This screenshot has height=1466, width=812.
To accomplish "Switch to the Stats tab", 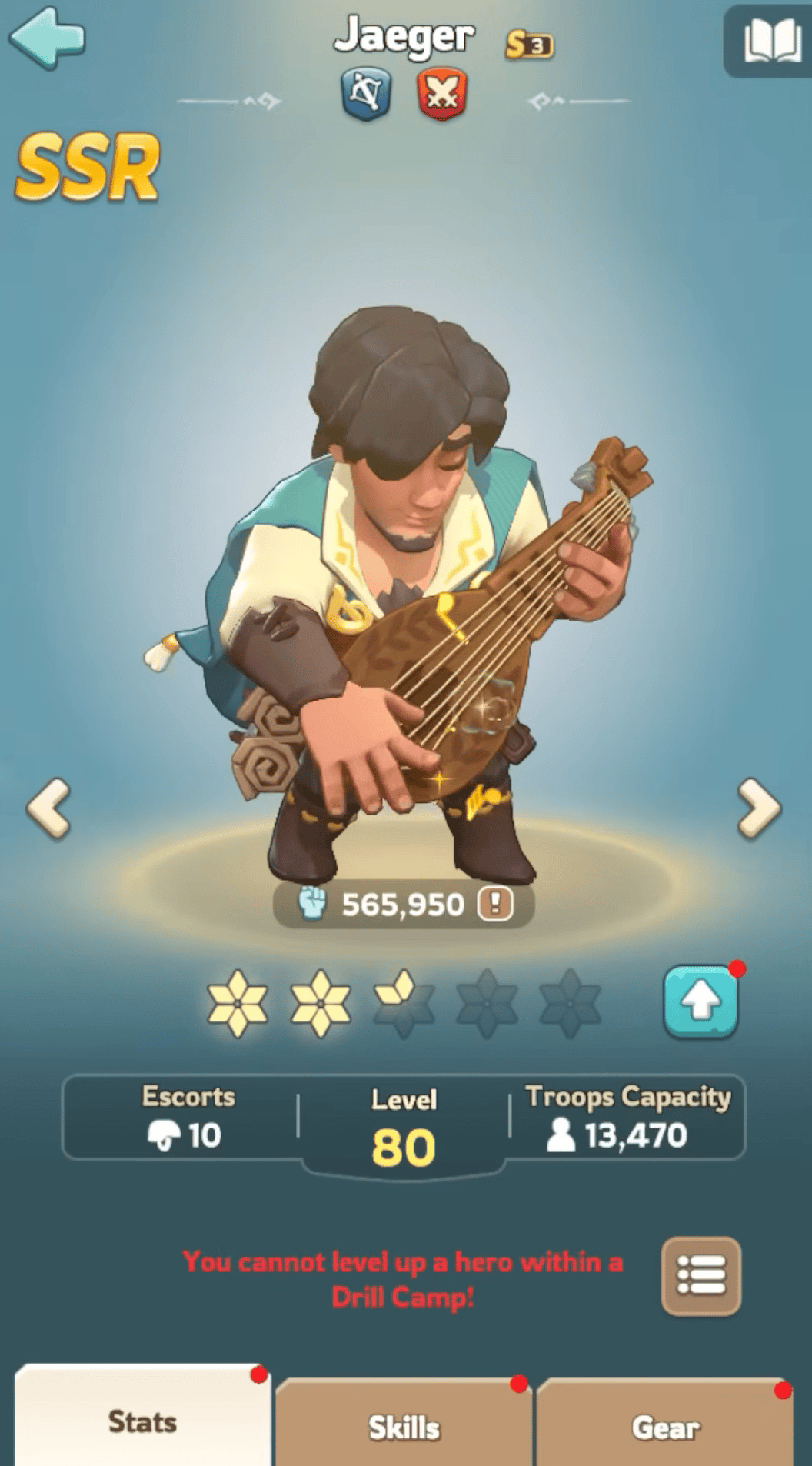I will click(x=143, y=1421).
